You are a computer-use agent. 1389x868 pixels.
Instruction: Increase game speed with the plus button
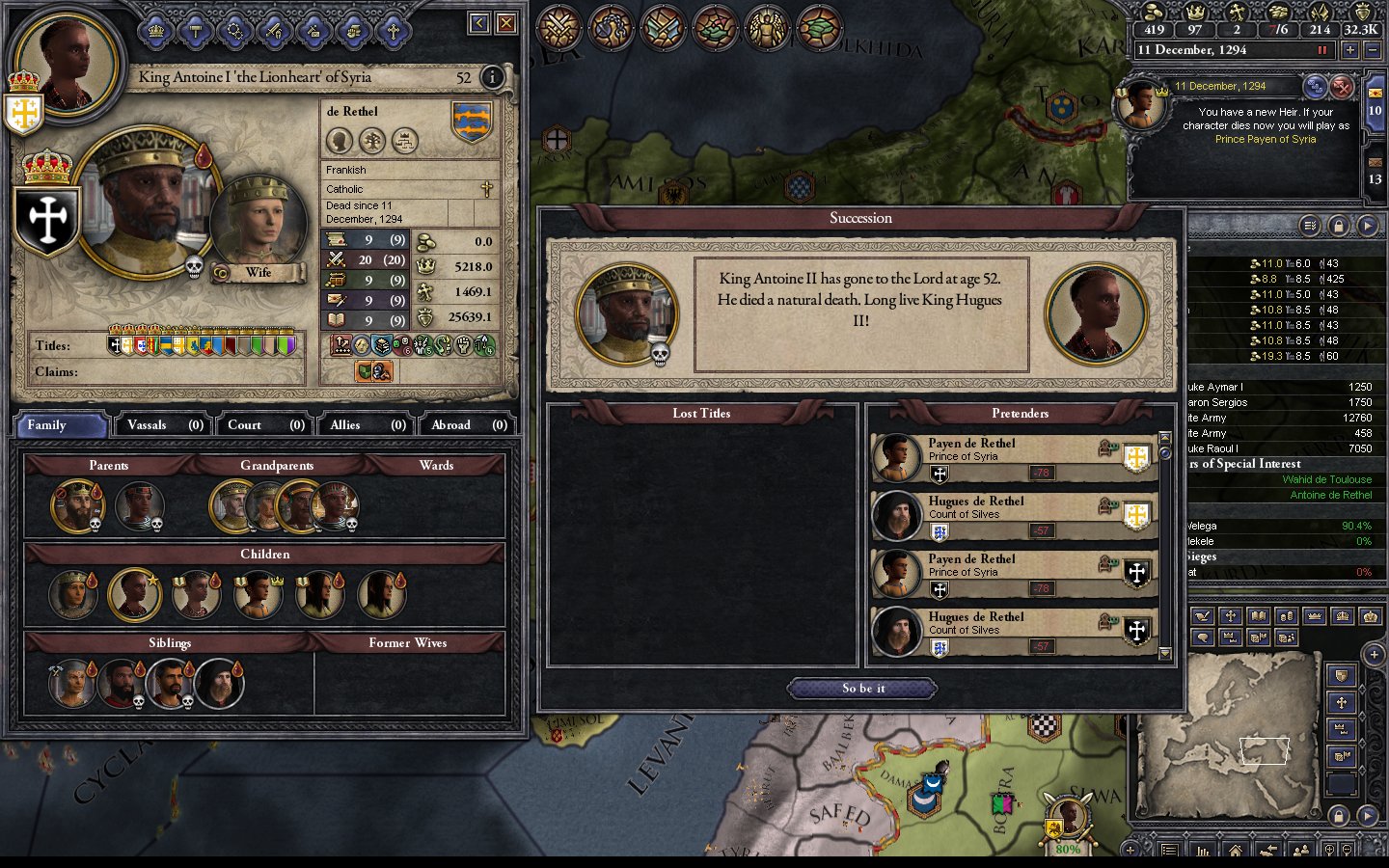[x=1350, y=50]
